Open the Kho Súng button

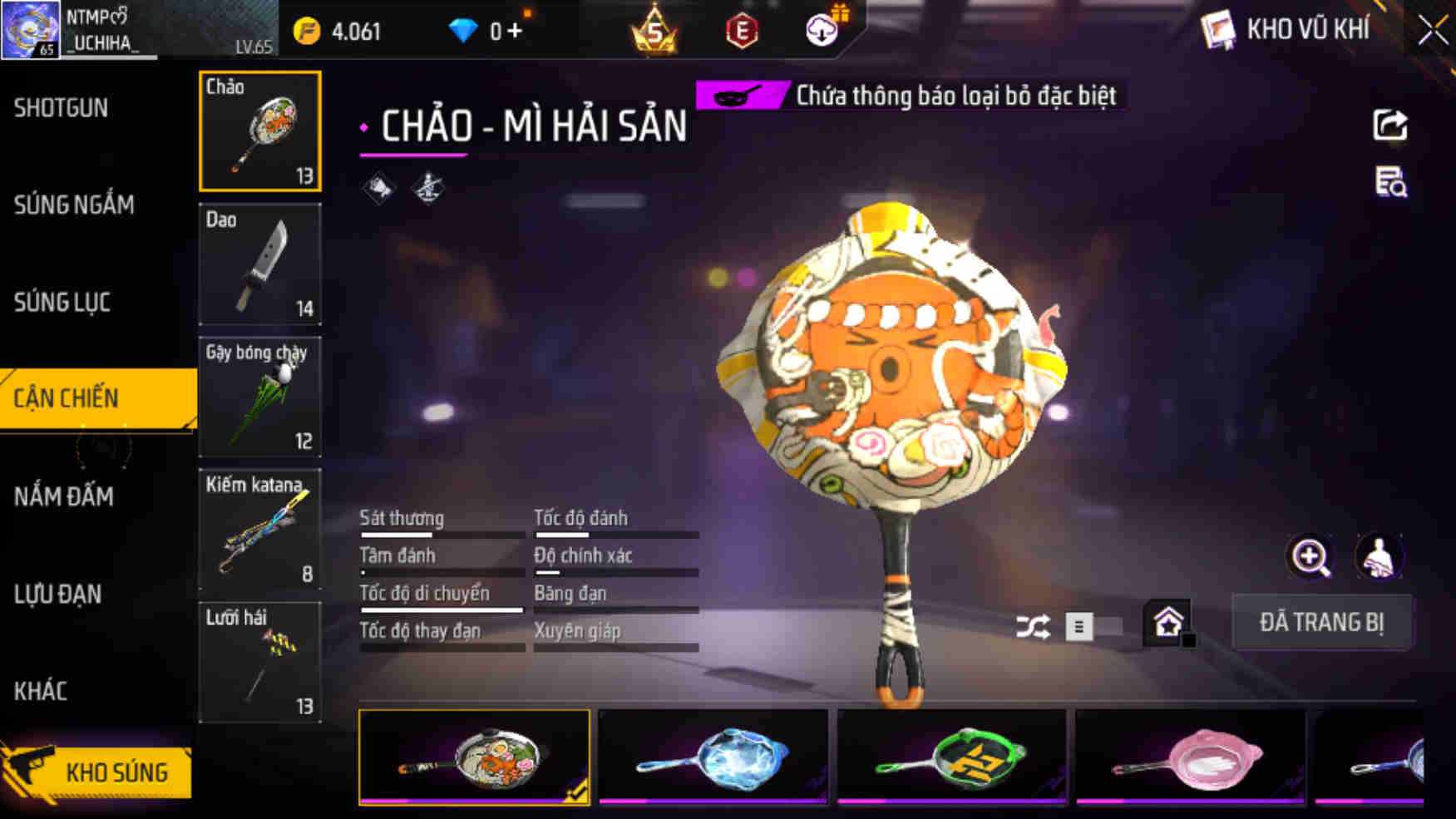click(116, 771)
